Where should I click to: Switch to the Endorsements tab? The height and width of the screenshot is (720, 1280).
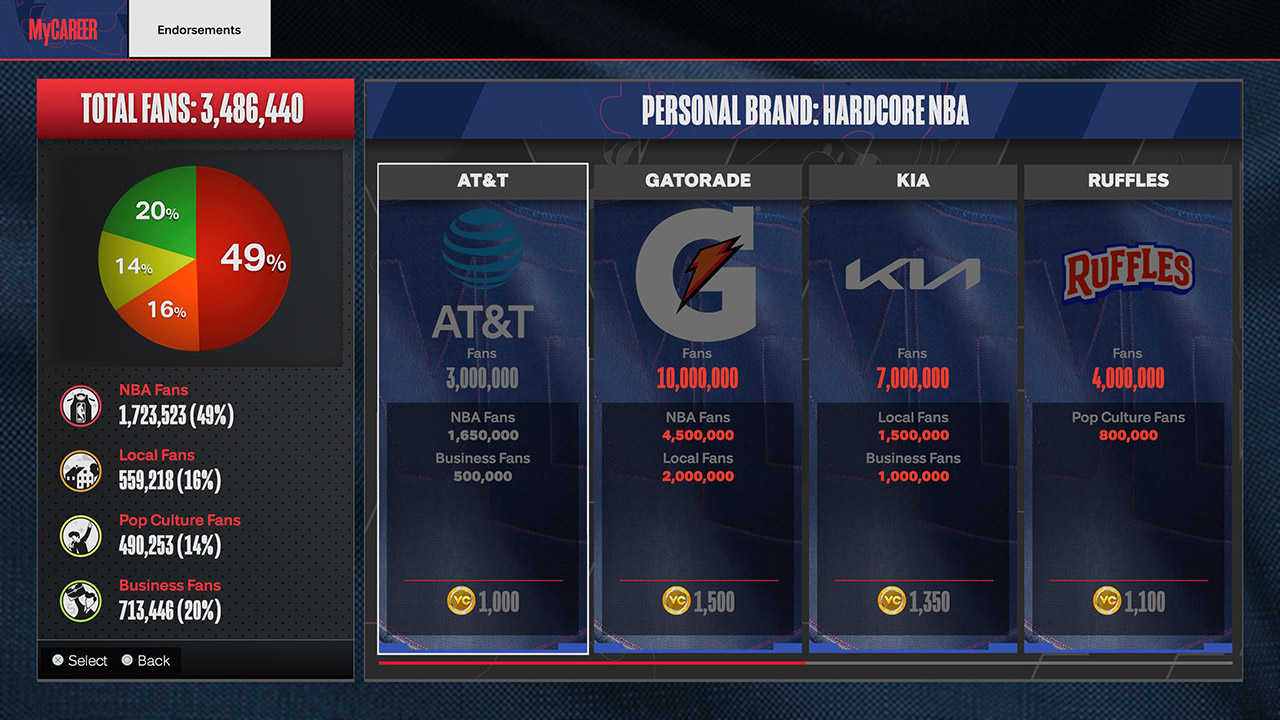[199, 30]
